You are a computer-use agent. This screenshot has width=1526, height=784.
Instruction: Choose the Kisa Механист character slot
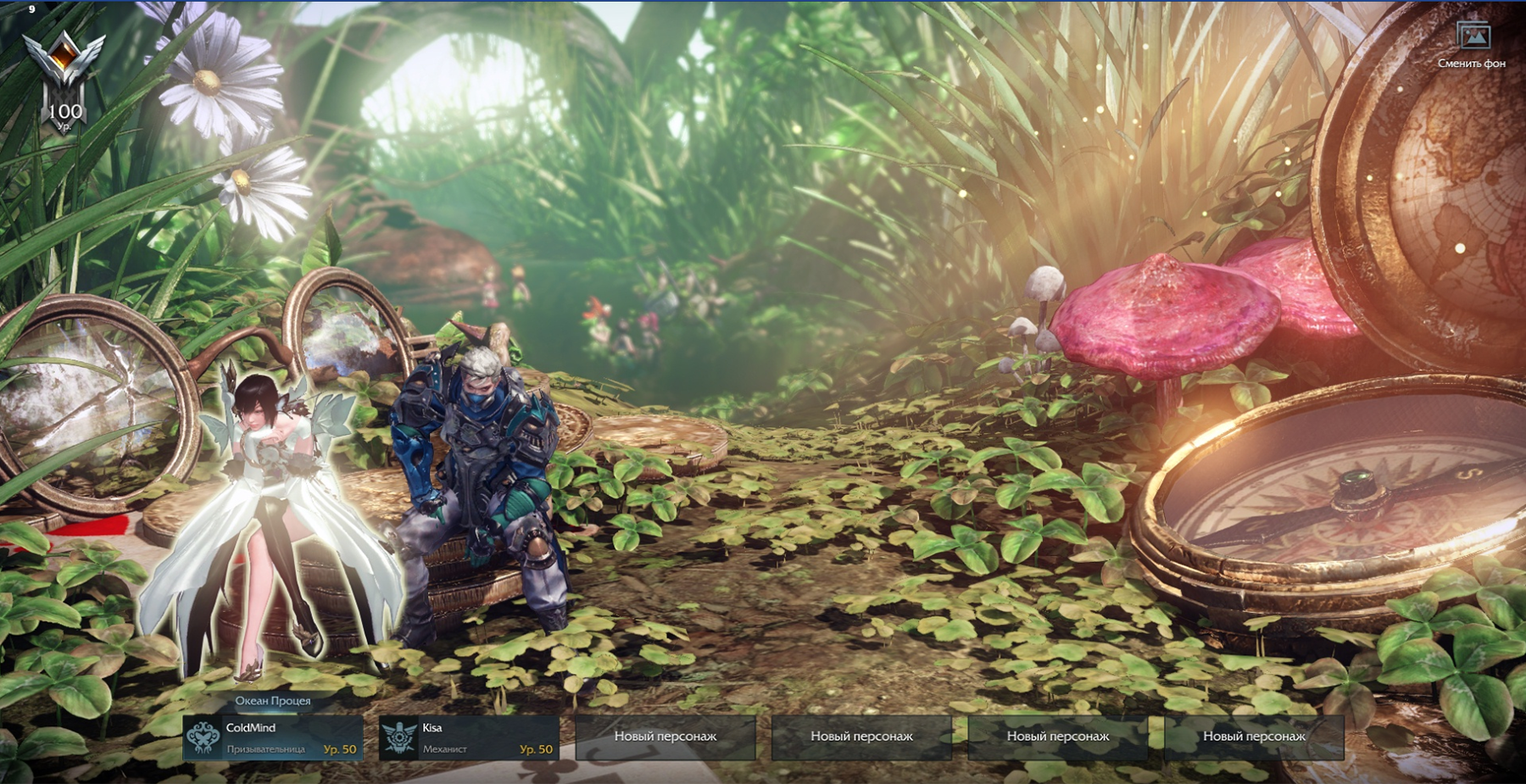(469, 737)
